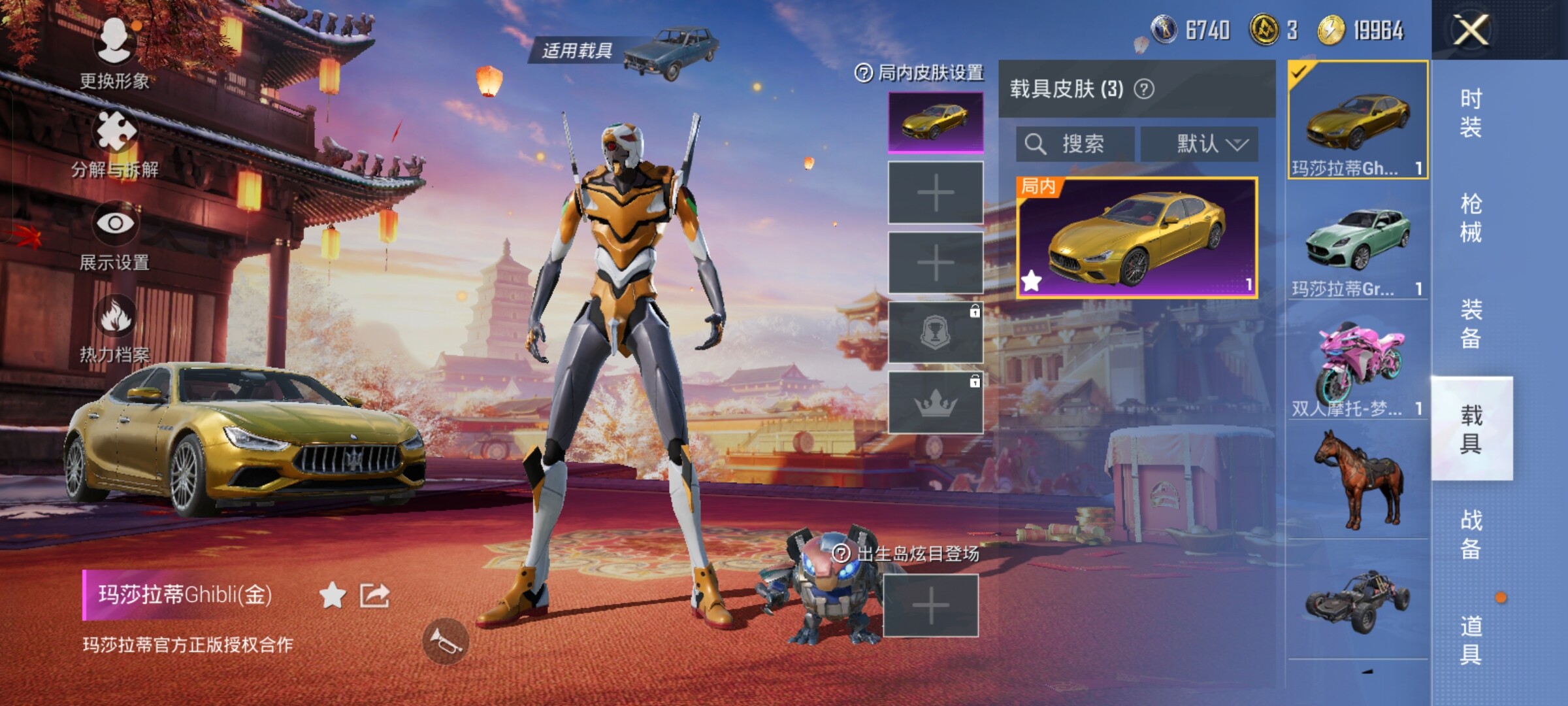Switch to the 装备 equipment tab
Image resolution: width=1568 pixels, height=706 pixels.
[x=1471, y=323]
